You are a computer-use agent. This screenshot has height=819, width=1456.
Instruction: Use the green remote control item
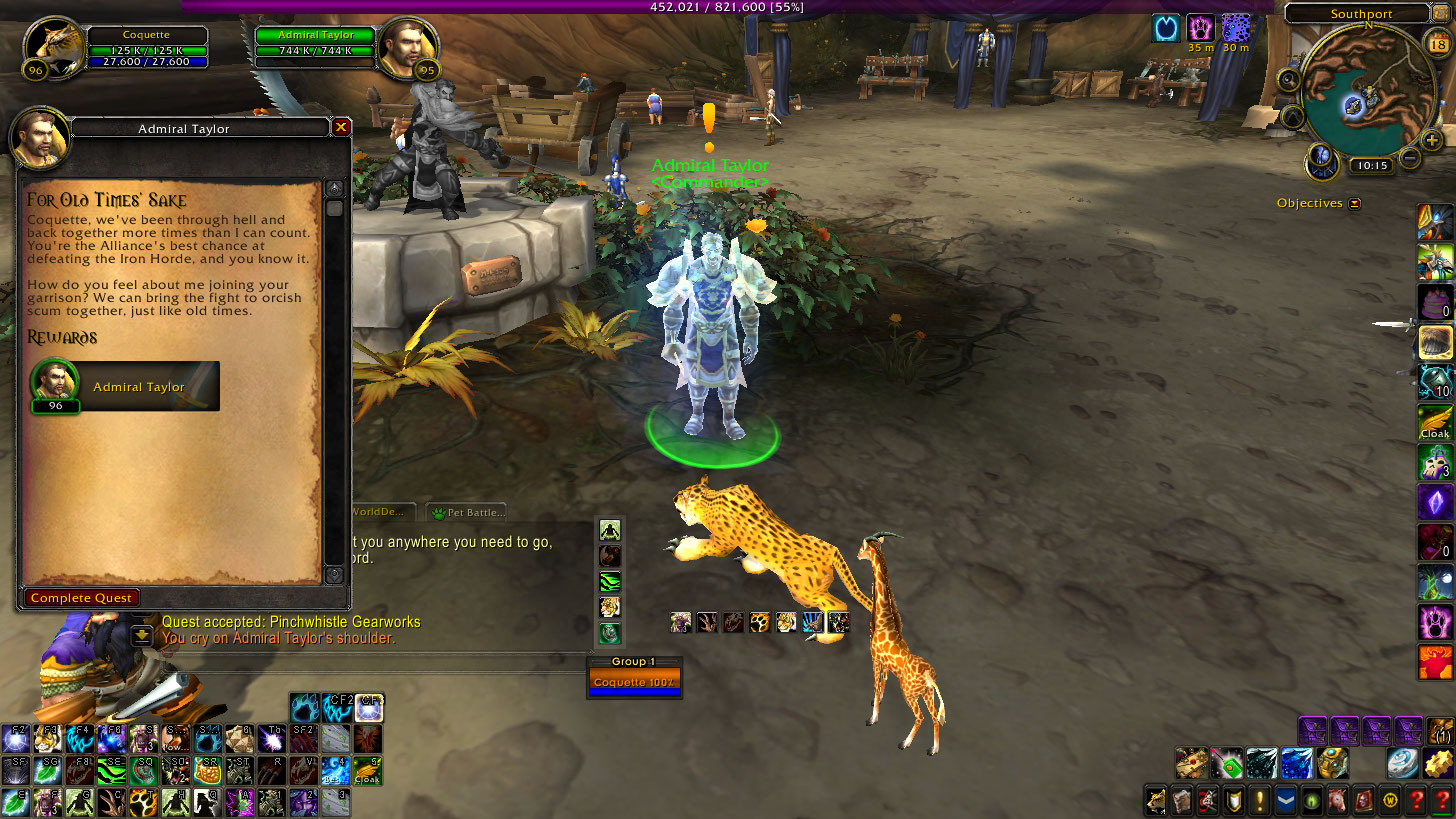point(1227,764)
